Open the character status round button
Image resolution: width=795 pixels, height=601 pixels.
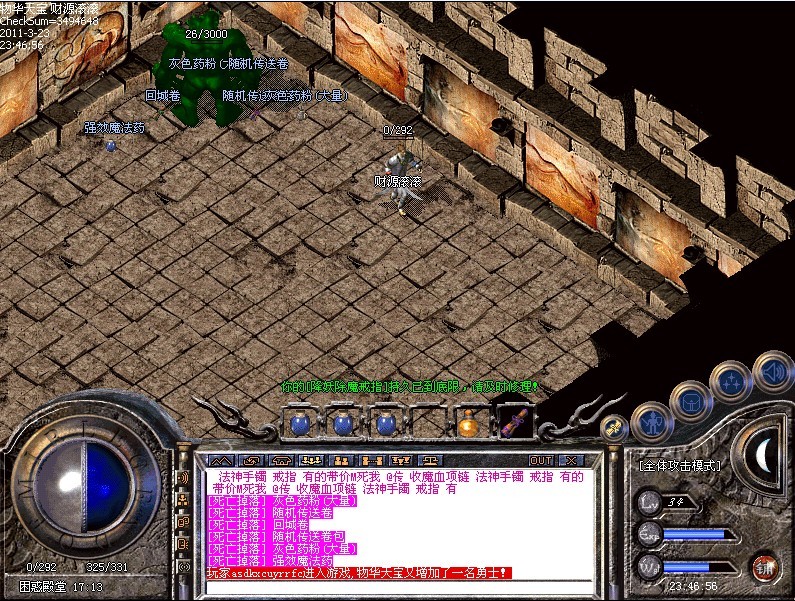652,423
